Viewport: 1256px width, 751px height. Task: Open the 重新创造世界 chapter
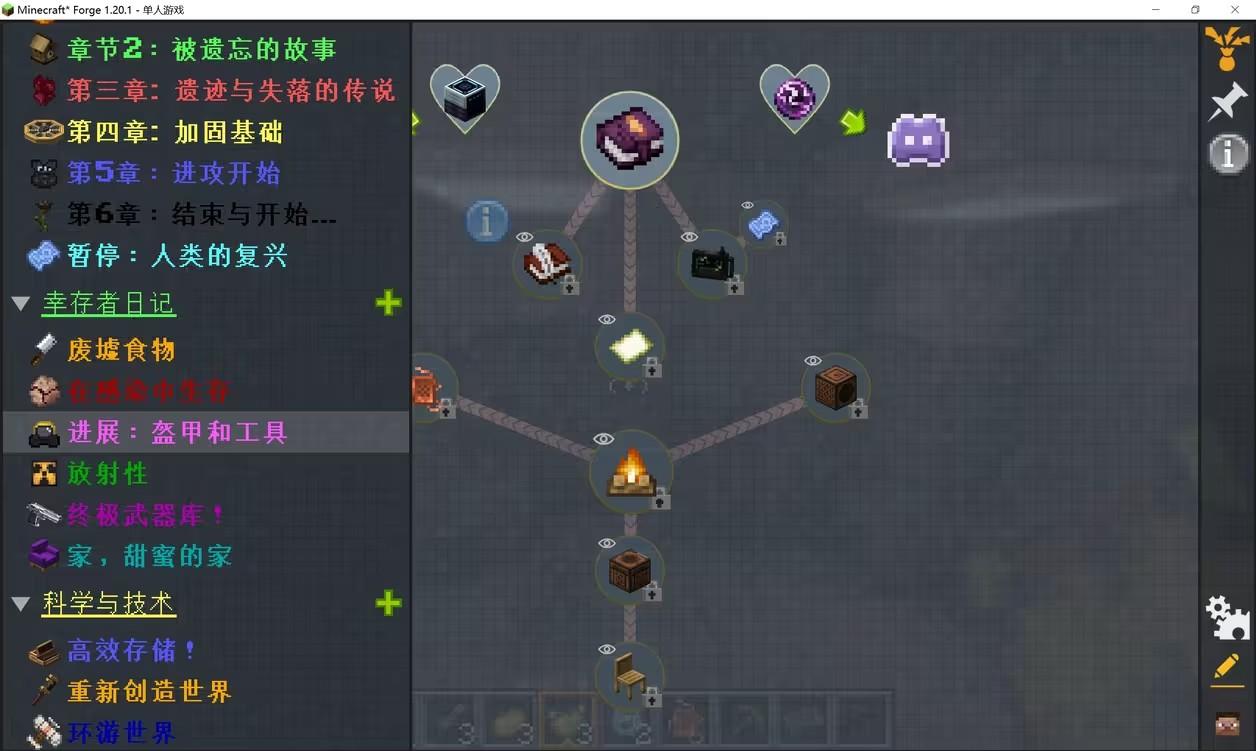pos(149,692)
